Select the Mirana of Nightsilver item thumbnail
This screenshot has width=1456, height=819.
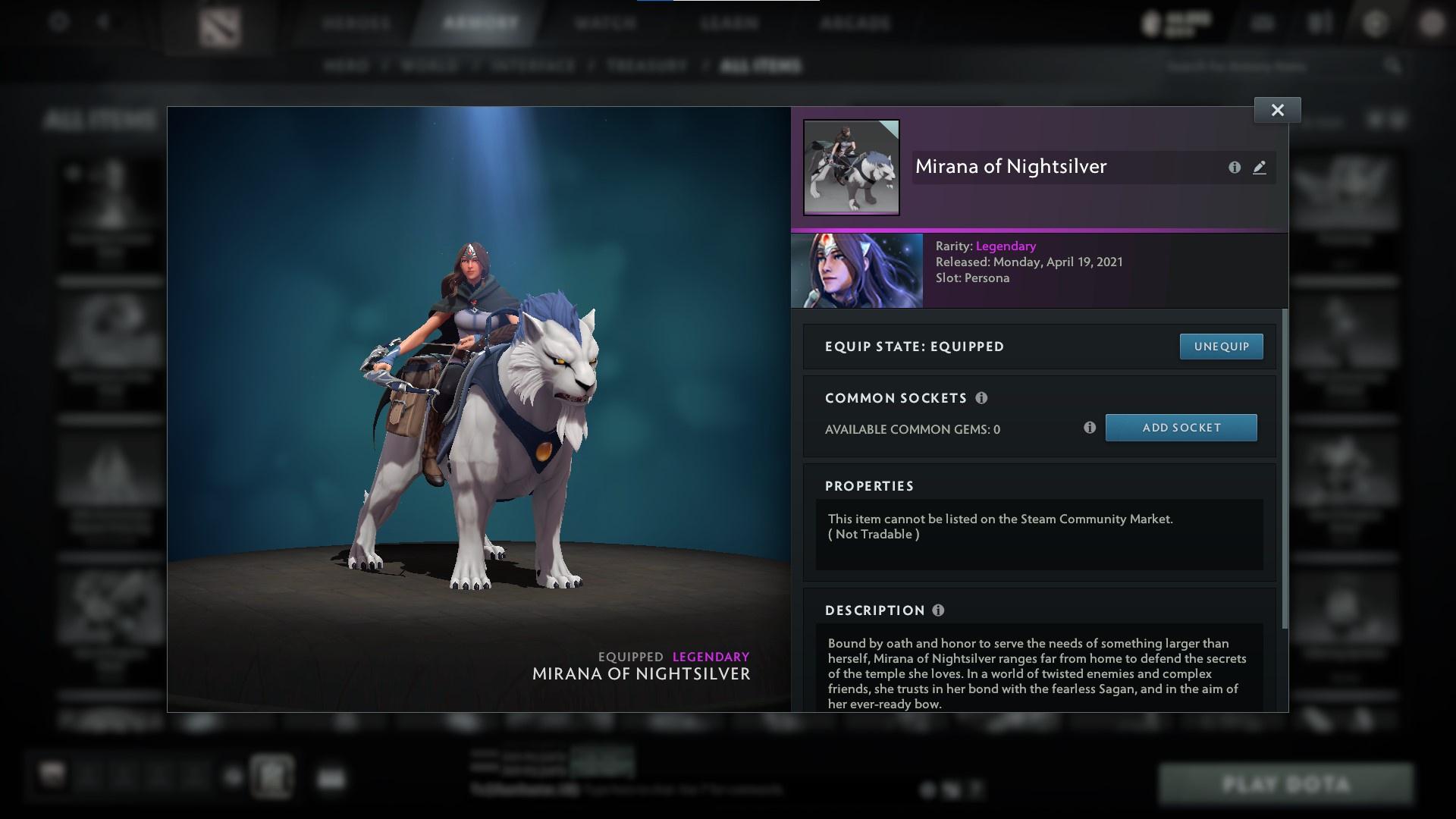coord(851,167)
